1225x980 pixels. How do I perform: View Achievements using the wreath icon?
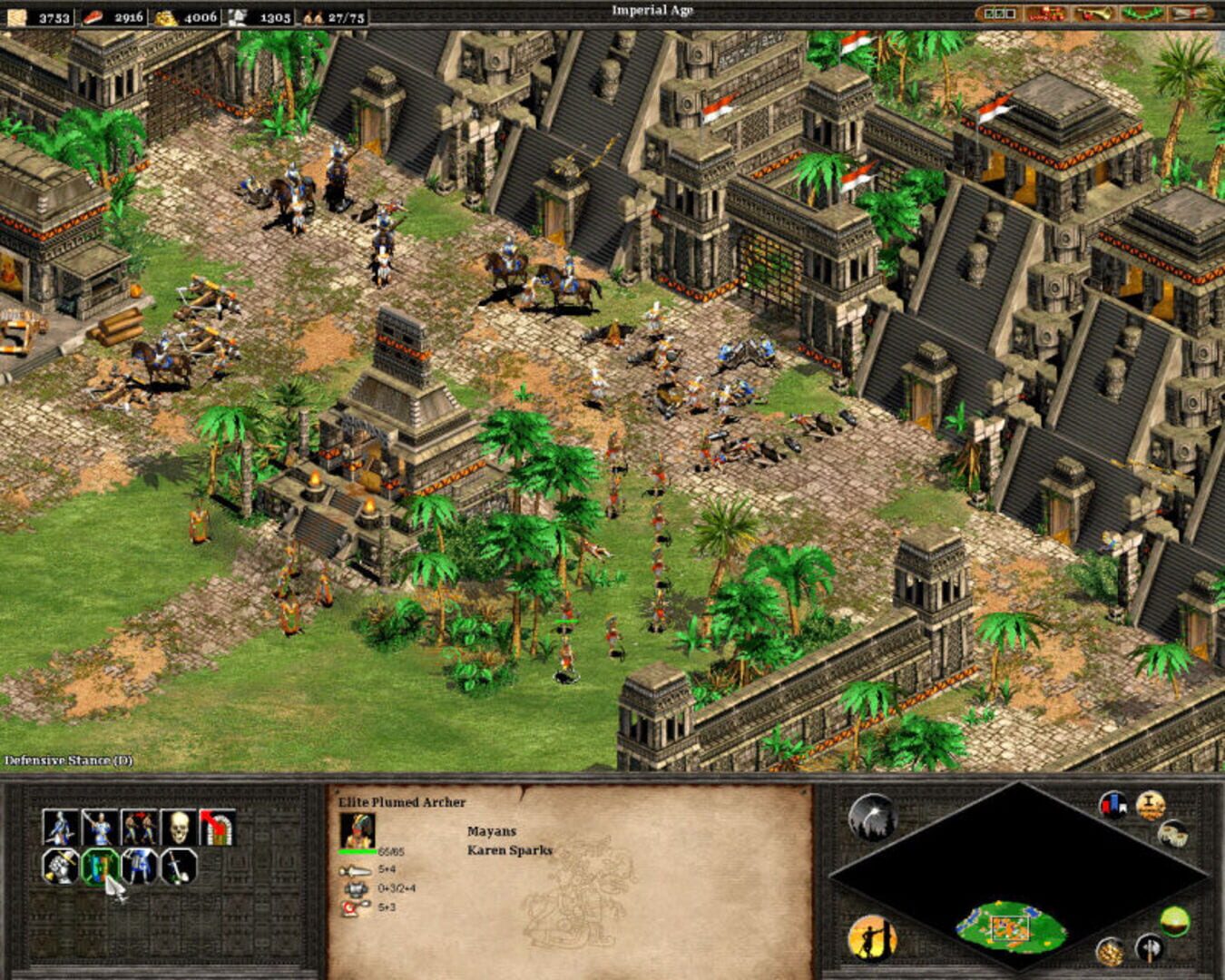click(1141, 13)
